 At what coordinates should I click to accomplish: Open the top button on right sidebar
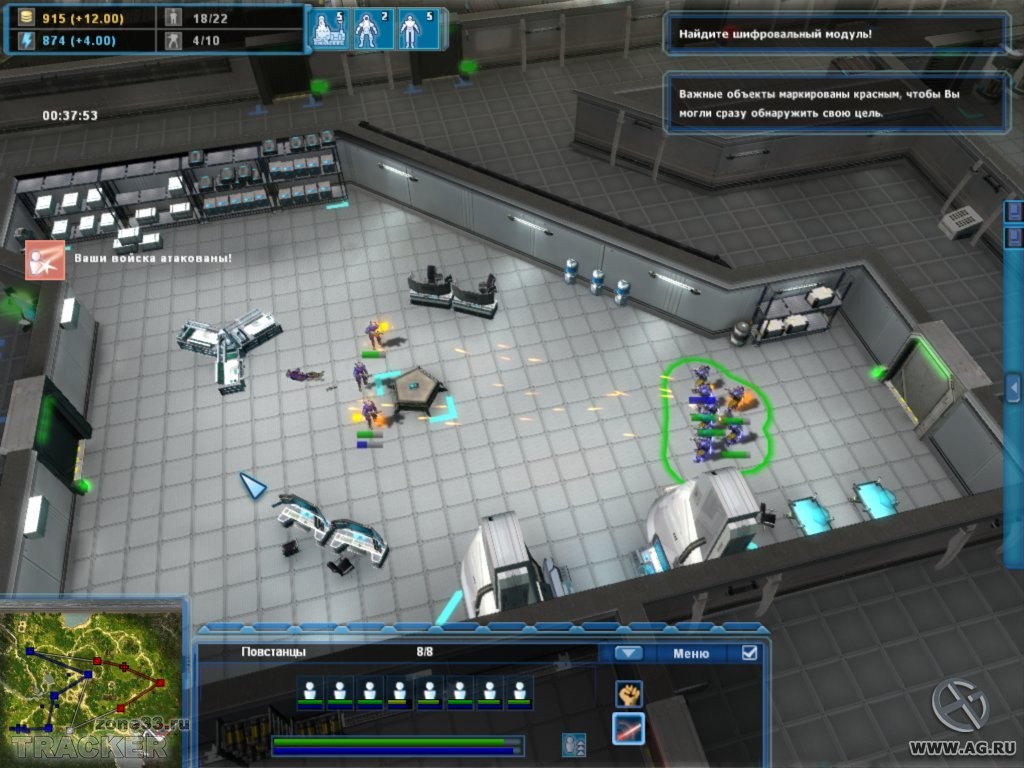(1014, 212)
